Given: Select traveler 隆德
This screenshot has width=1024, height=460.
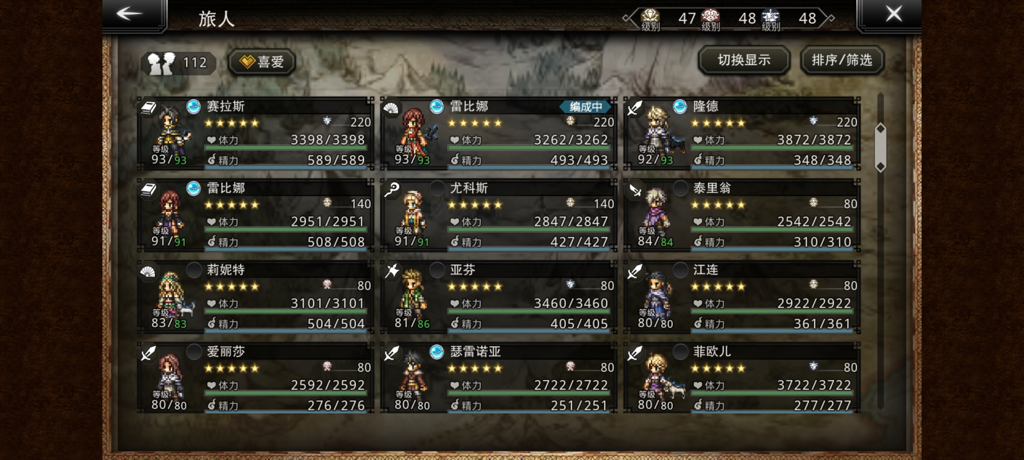Looking at the screenshot, I should click(741, 133).
